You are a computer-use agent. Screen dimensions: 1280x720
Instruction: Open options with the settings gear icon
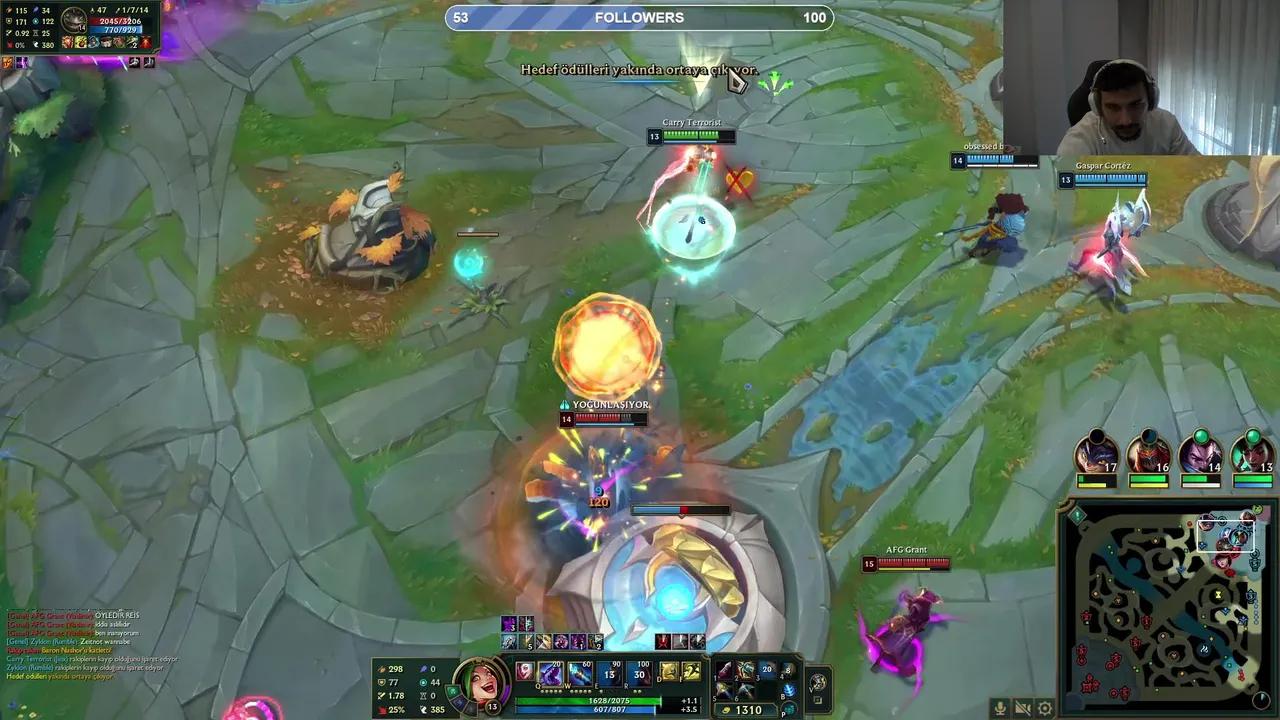coord(1044,706)
